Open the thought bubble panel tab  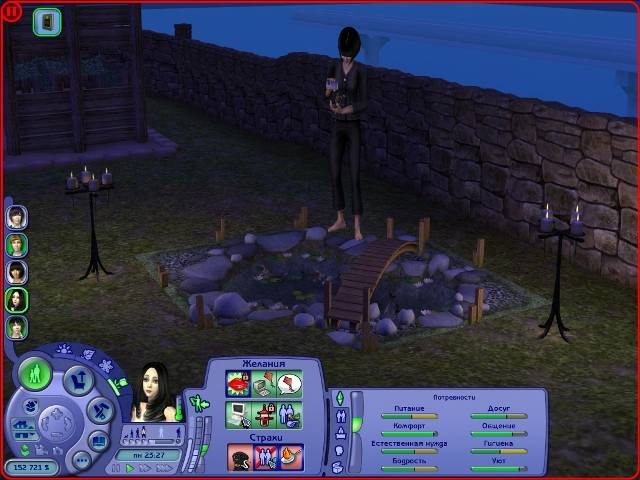(x=340, y=449)
